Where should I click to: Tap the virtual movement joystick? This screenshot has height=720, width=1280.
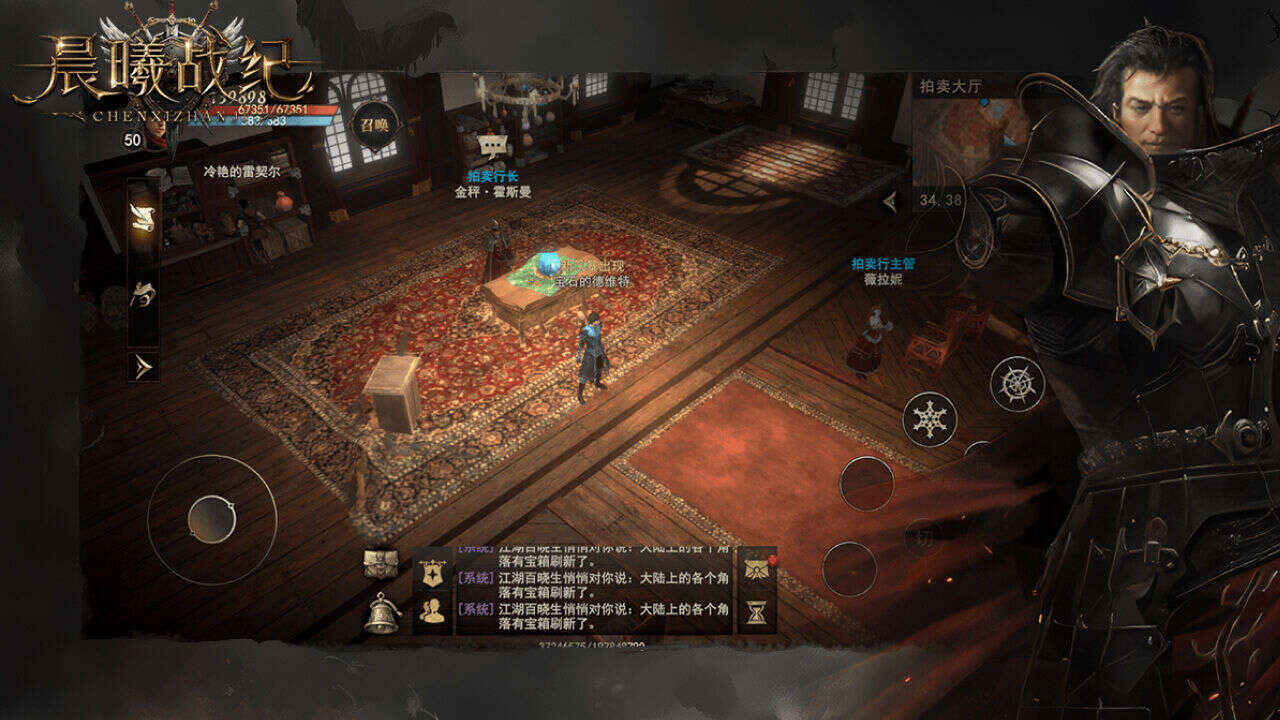coord(212,519)
